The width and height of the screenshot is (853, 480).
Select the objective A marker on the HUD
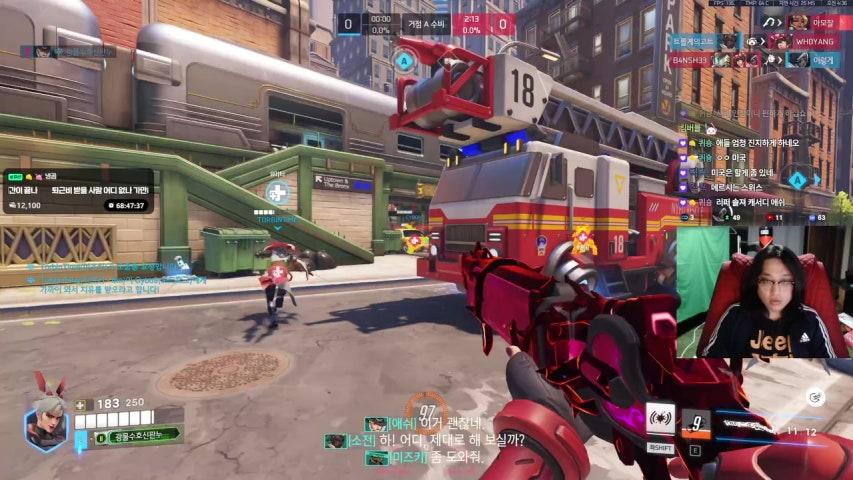404,60
